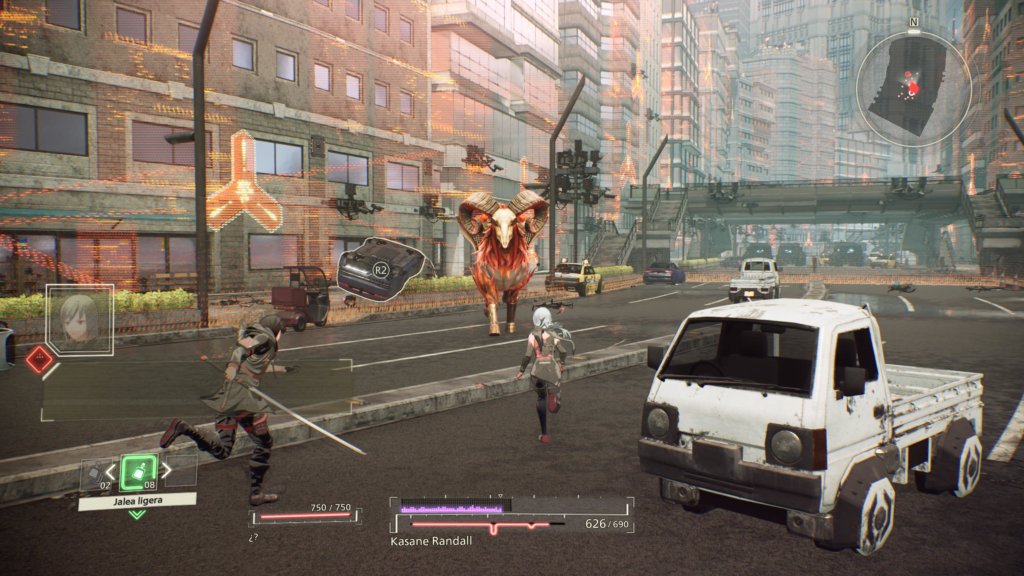Select the green Jalea ligera item slot
Viewport: 1024px width, 576px height.
[x=138, y=471]
